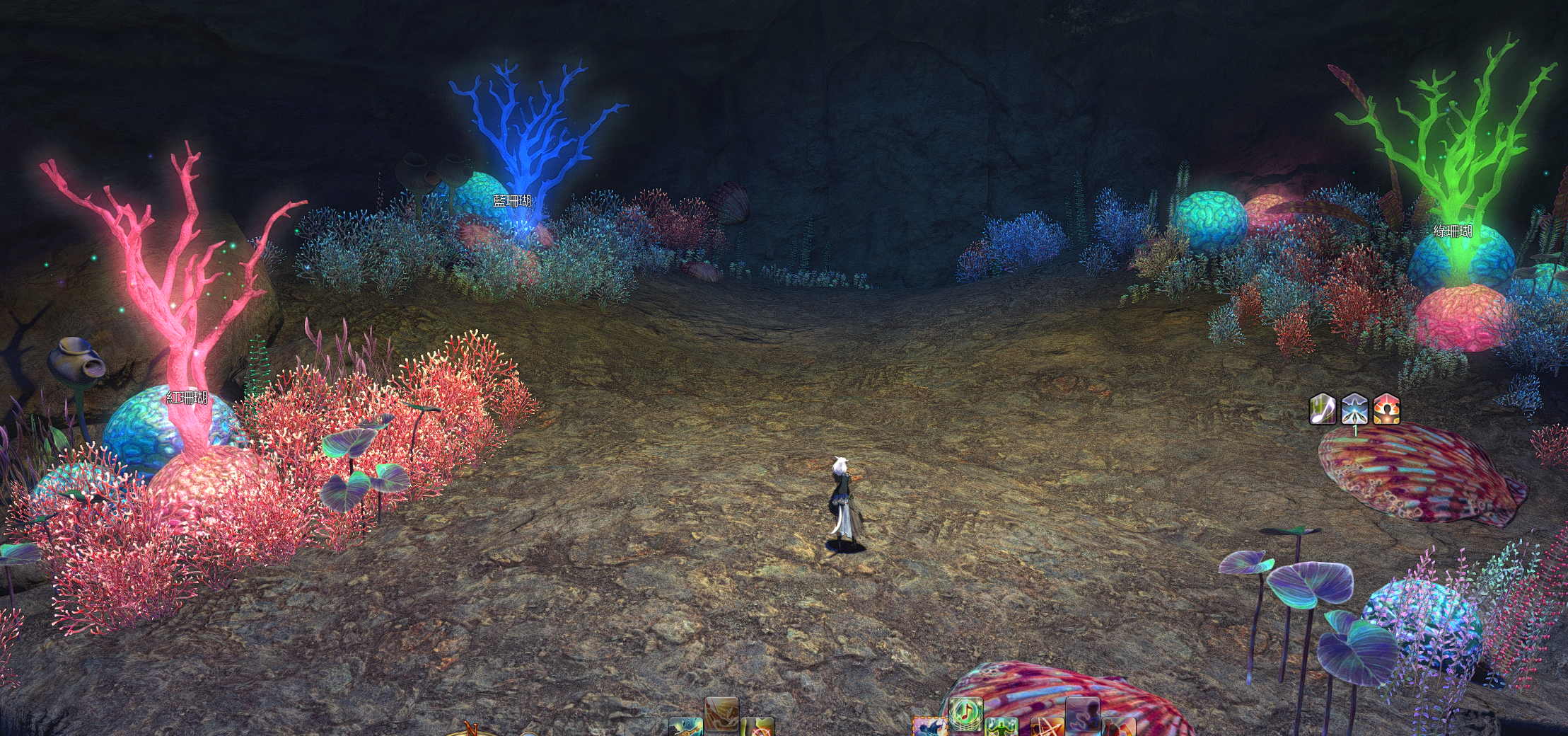This screenshot has width=1568, height=736.
Task: Target the 藍珊瑚 nameplate
Action: tap(512, 201)
